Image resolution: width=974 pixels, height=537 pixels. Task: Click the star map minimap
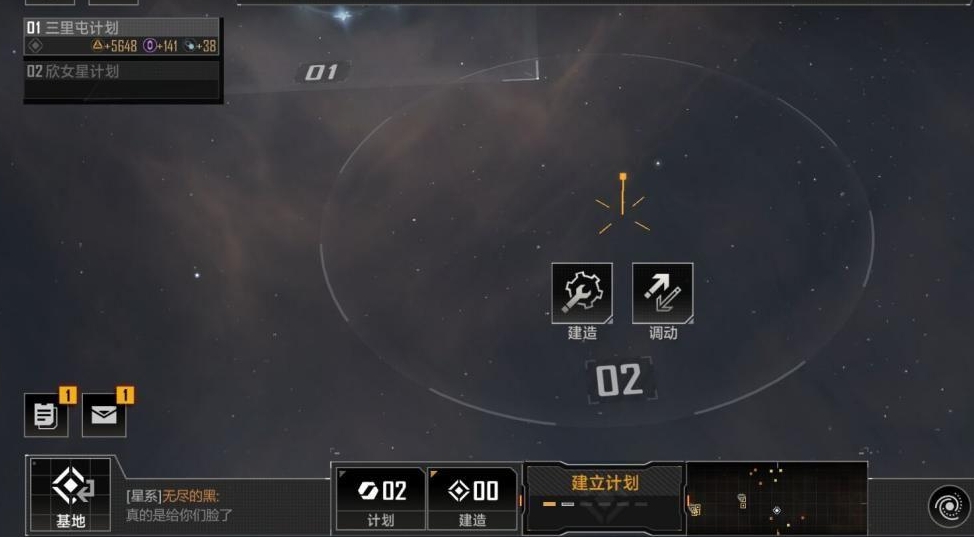(x=776, y=495)
